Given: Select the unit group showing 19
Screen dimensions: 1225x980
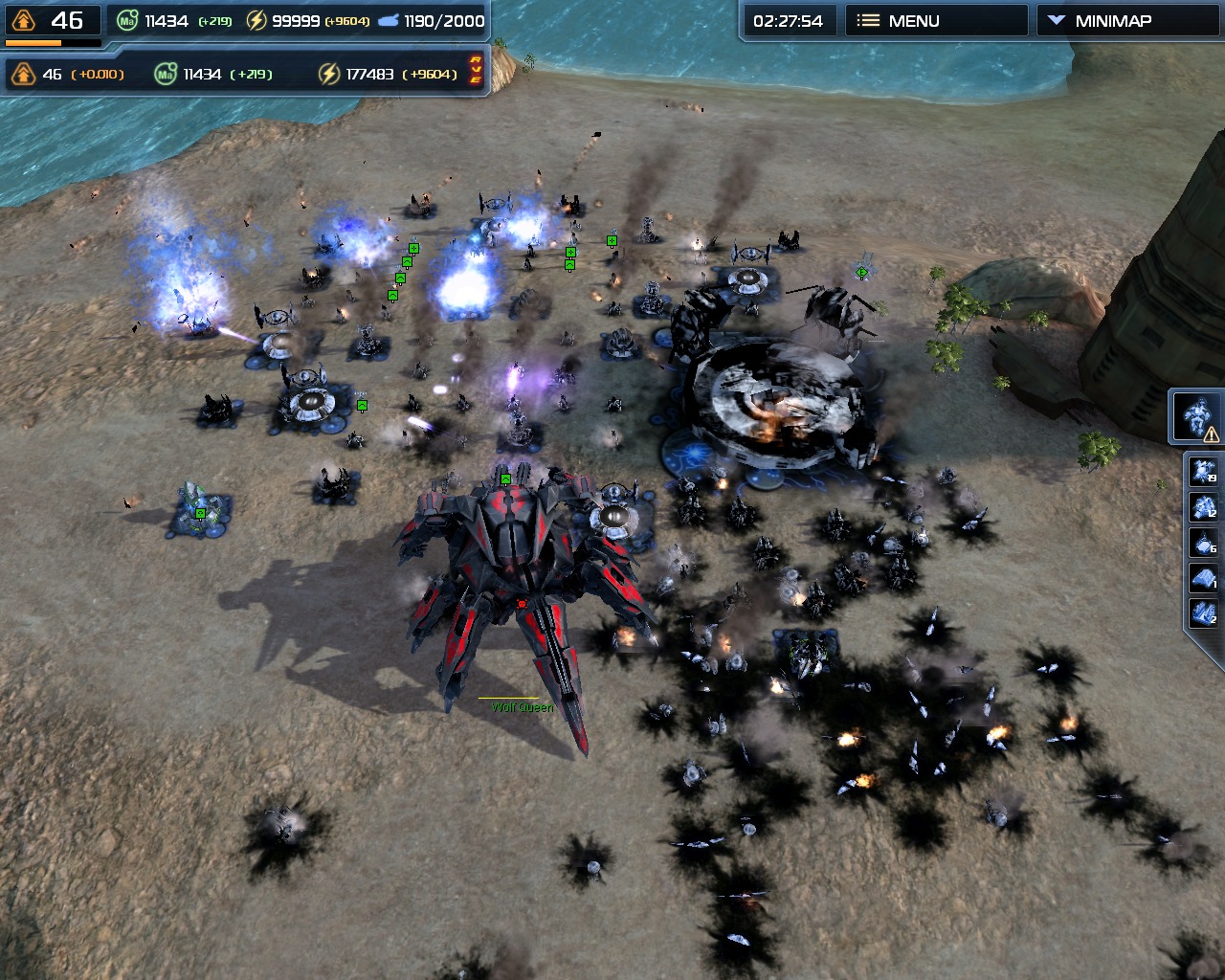Looking at the screenshot, I should (x=1203, y=471).
